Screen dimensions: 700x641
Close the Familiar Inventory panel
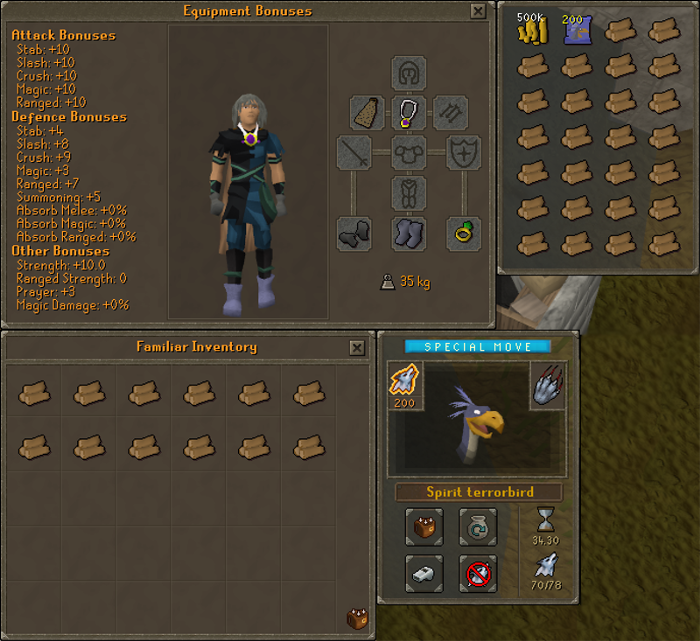coord(357,347)
